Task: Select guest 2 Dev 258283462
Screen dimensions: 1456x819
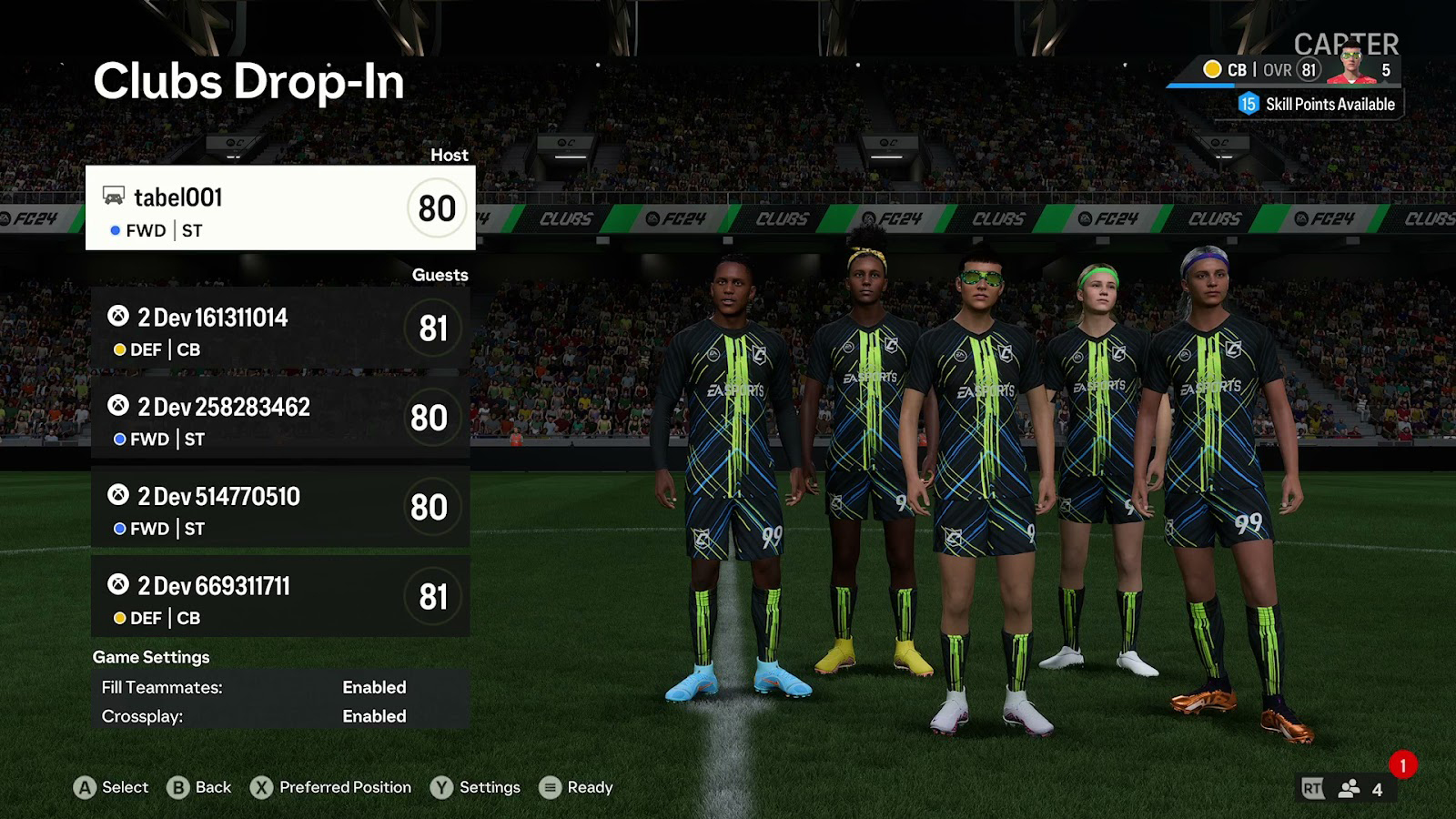Action: (x=280, y=419)
